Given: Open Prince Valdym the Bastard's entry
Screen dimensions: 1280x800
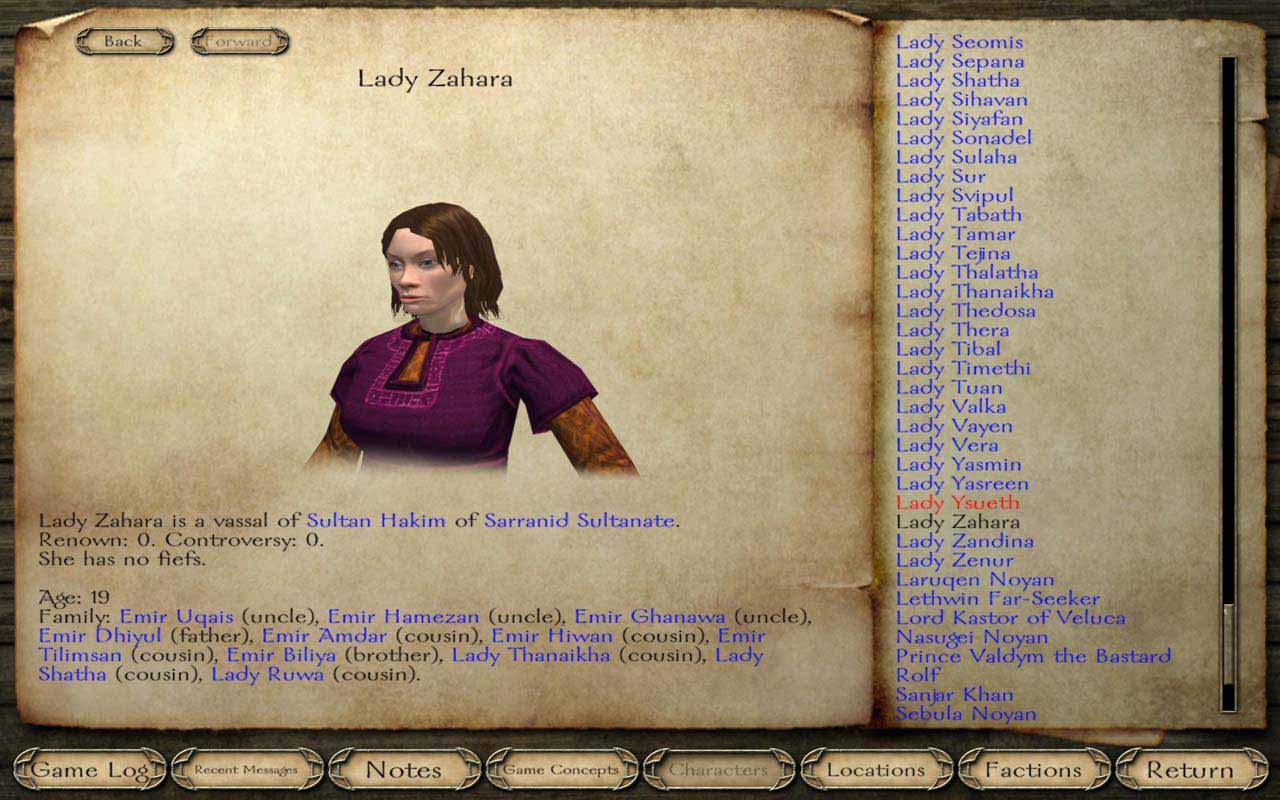Looking at the screenshot, I should point(1033,656).
